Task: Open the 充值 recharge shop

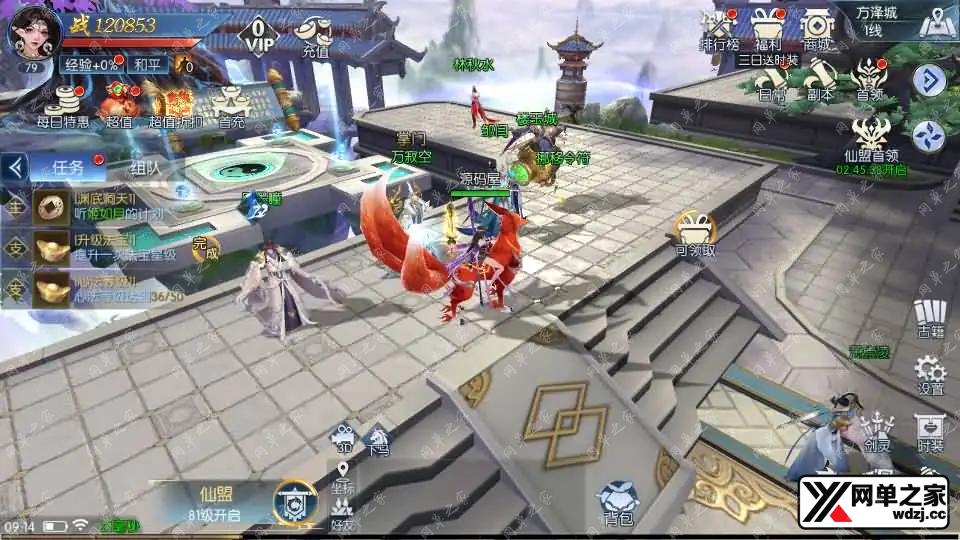Action: pos(315,36)
